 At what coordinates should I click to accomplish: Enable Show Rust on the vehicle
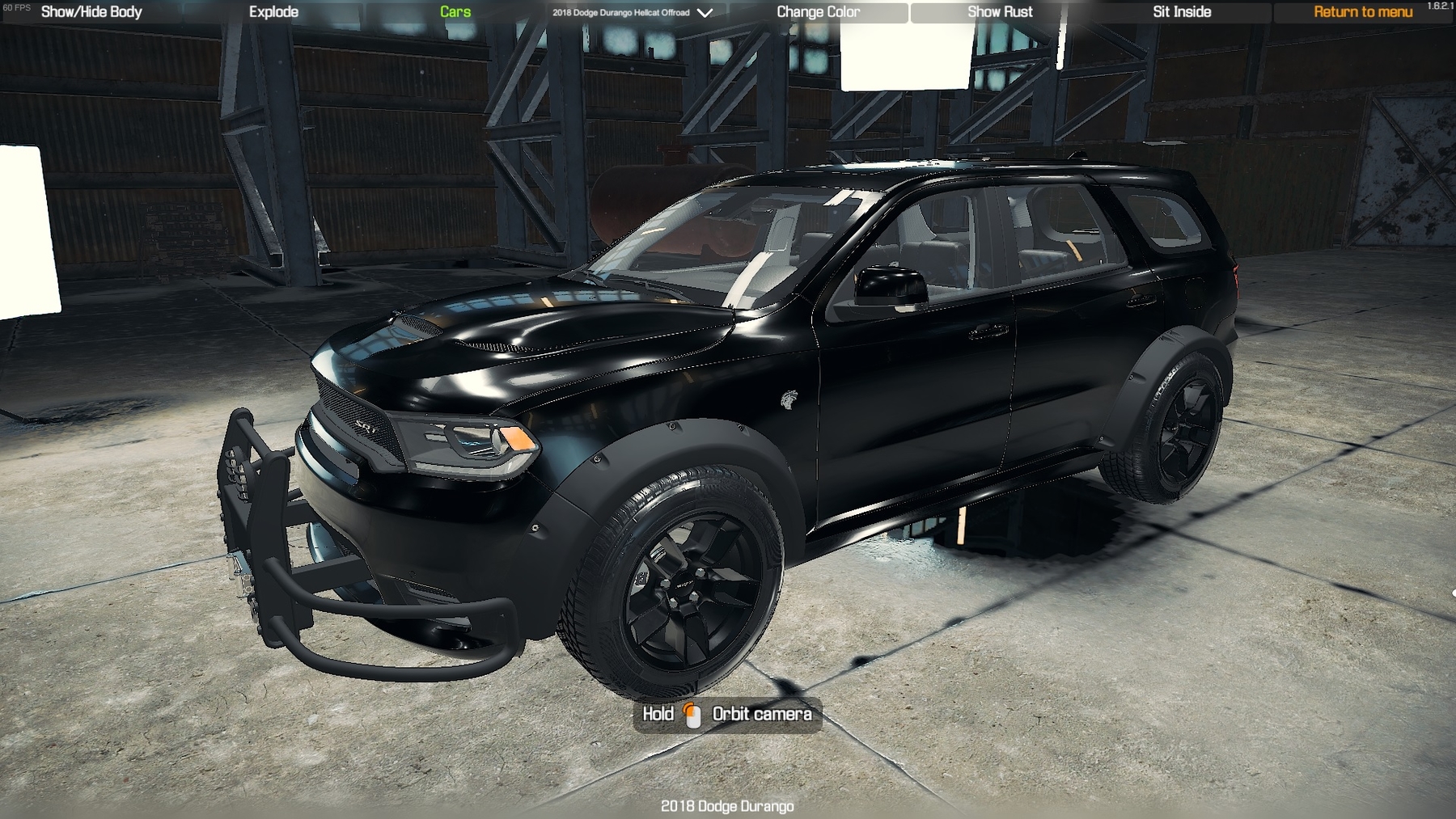pyautogui.click(x=1000, y=11)
